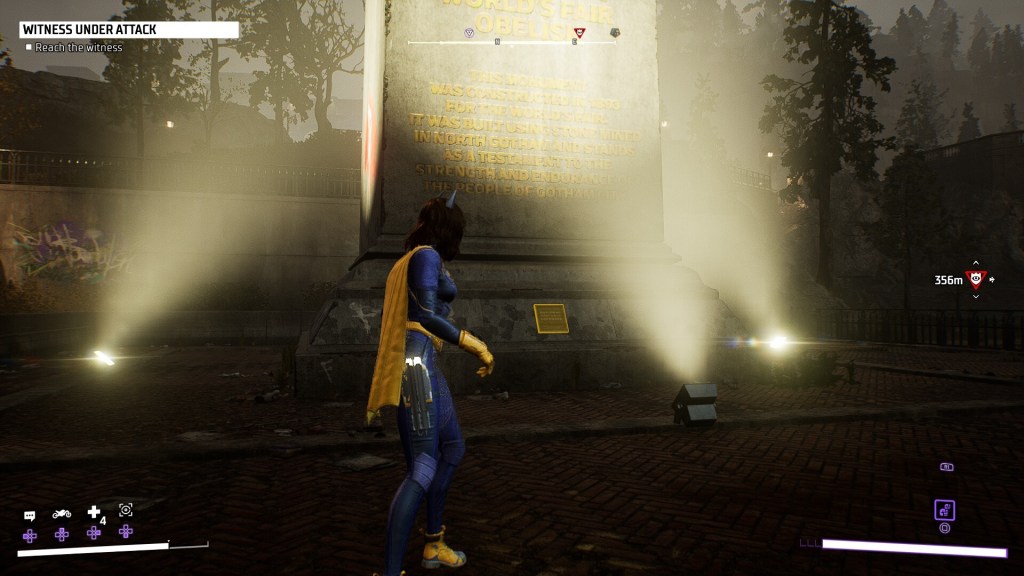Summon the Batcycle with the motorcycle icon
1024x576 pixels.
pos(62,514)
